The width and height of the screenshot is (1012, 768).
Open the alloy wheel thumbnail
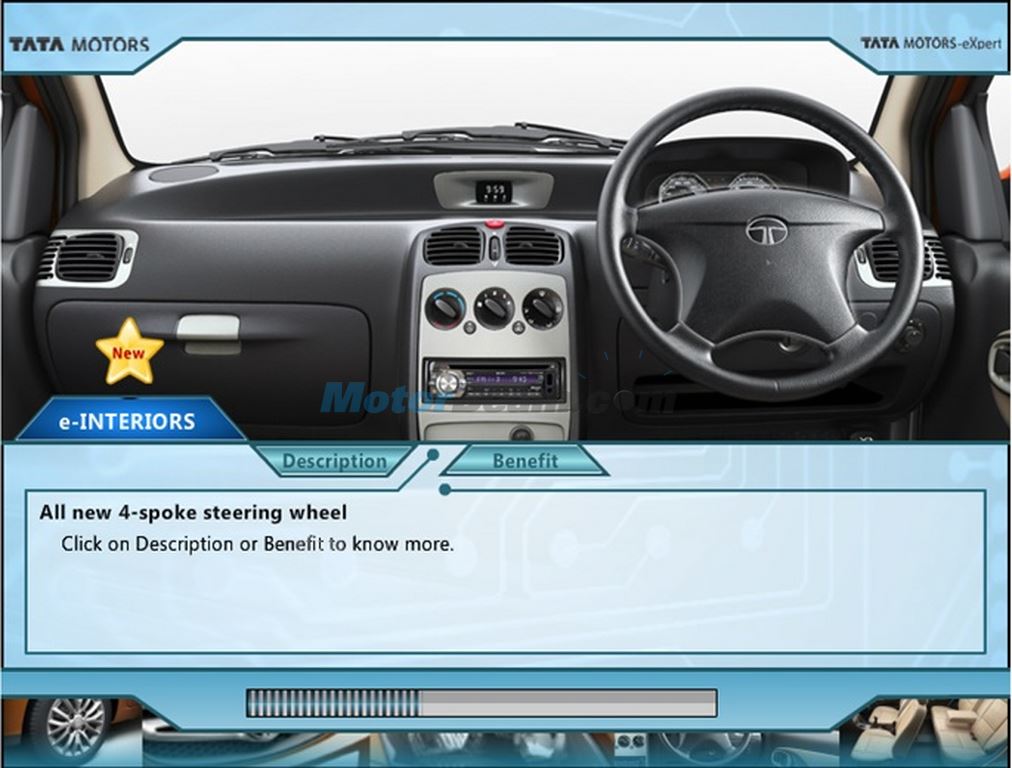pyautogui.click(x=72, y=729)
